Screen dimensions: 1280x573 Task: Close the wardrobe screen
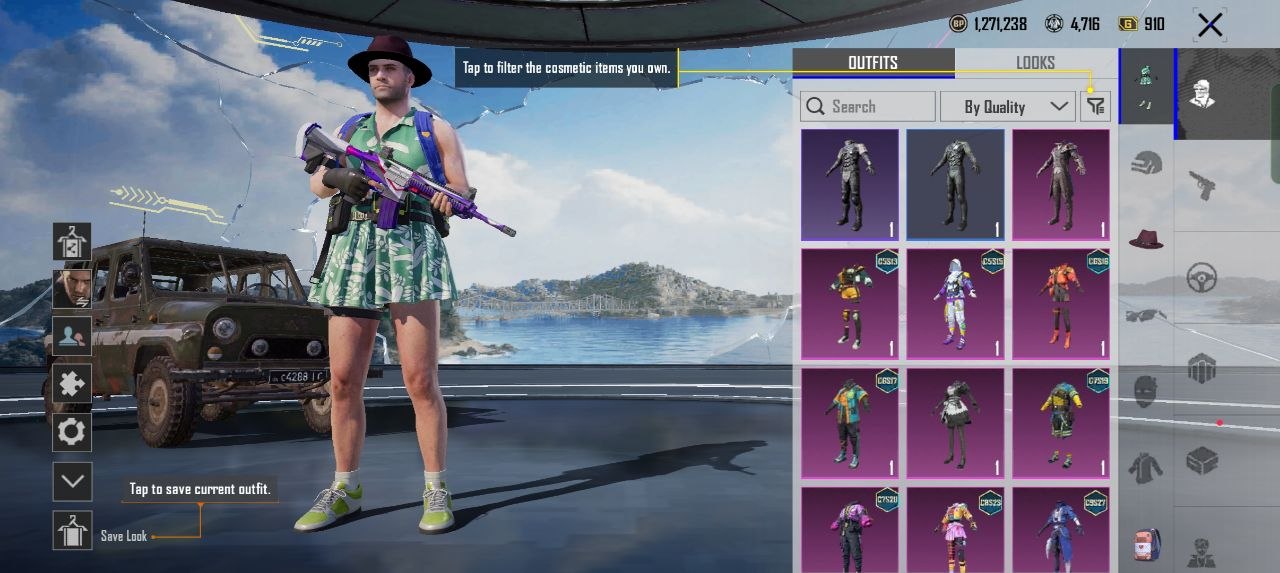[x=1210, y=25]
